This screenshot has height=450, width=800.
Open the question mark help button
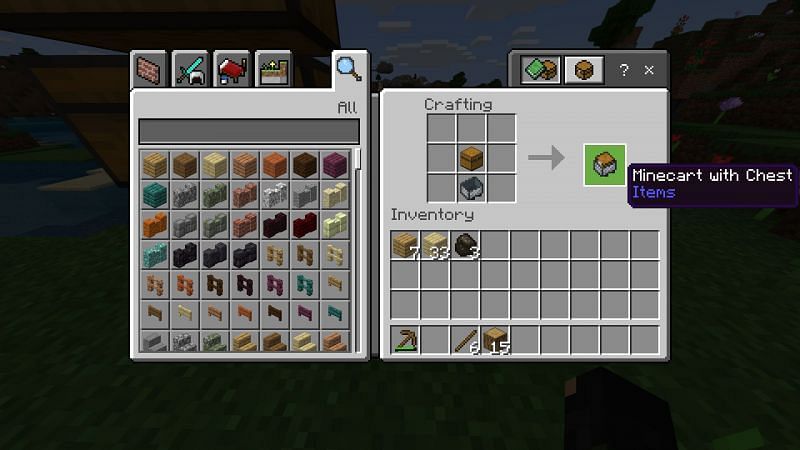pos(624,70)
